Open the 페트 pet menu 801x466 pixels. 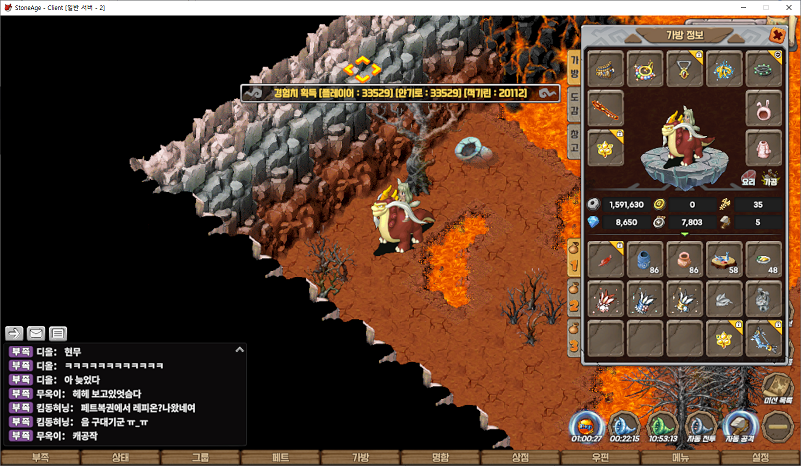[280, 457]
